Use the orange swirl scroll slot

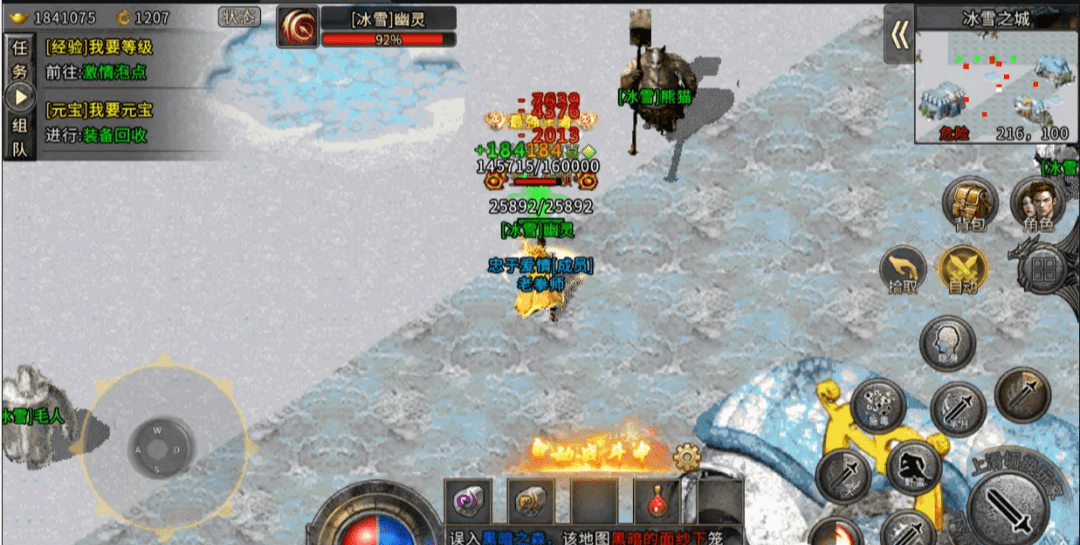[x=531, y=500]
